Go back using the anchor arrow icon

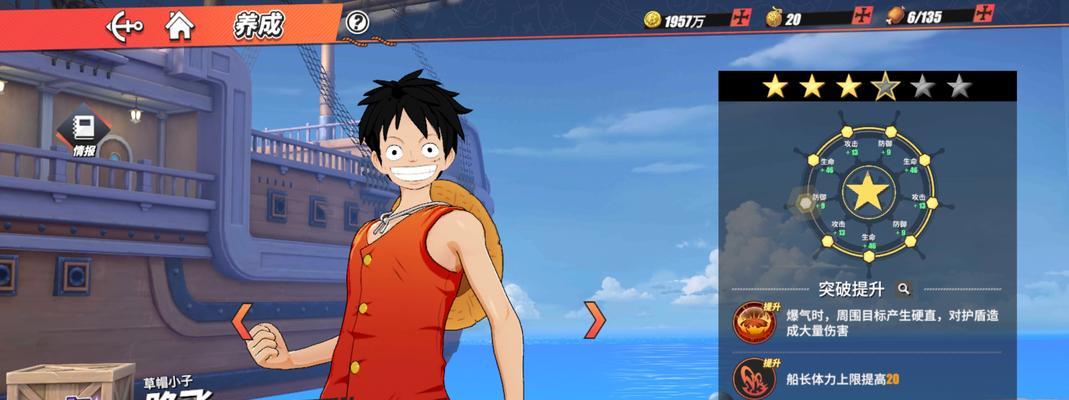coord(126,24)
